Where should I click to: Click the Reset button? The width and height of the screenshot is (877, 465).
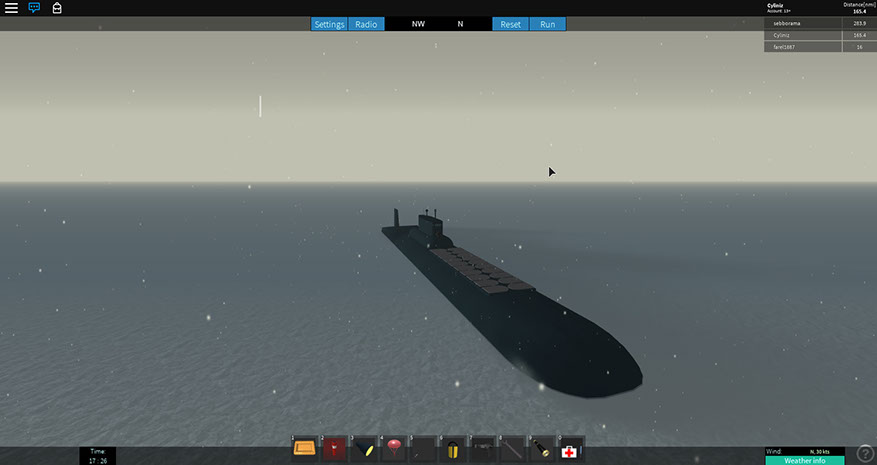[511, 24]
